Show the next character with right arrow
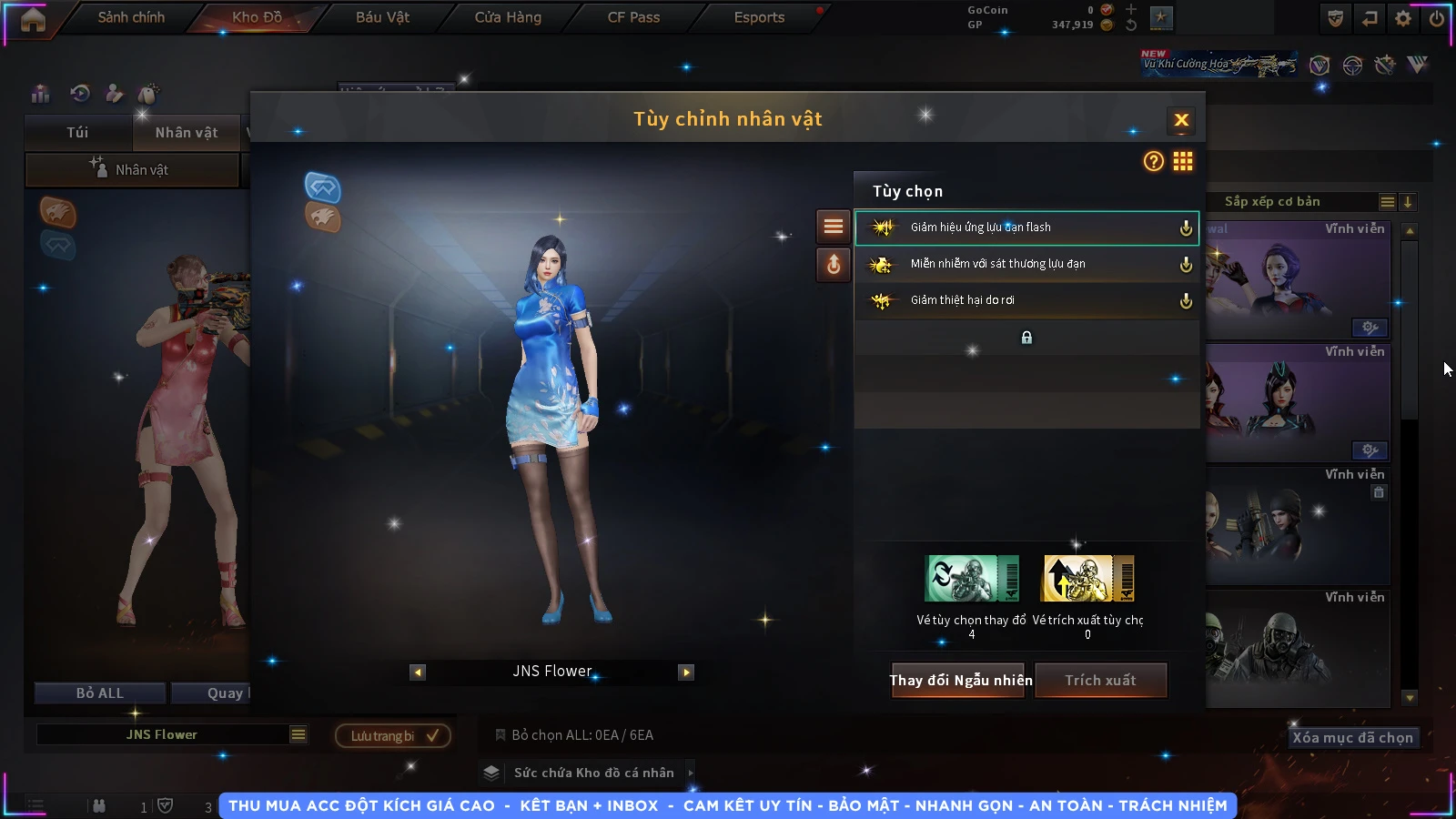Image resolution: width=1456 pixels, height=819 pixels. (x=686, y=672)
